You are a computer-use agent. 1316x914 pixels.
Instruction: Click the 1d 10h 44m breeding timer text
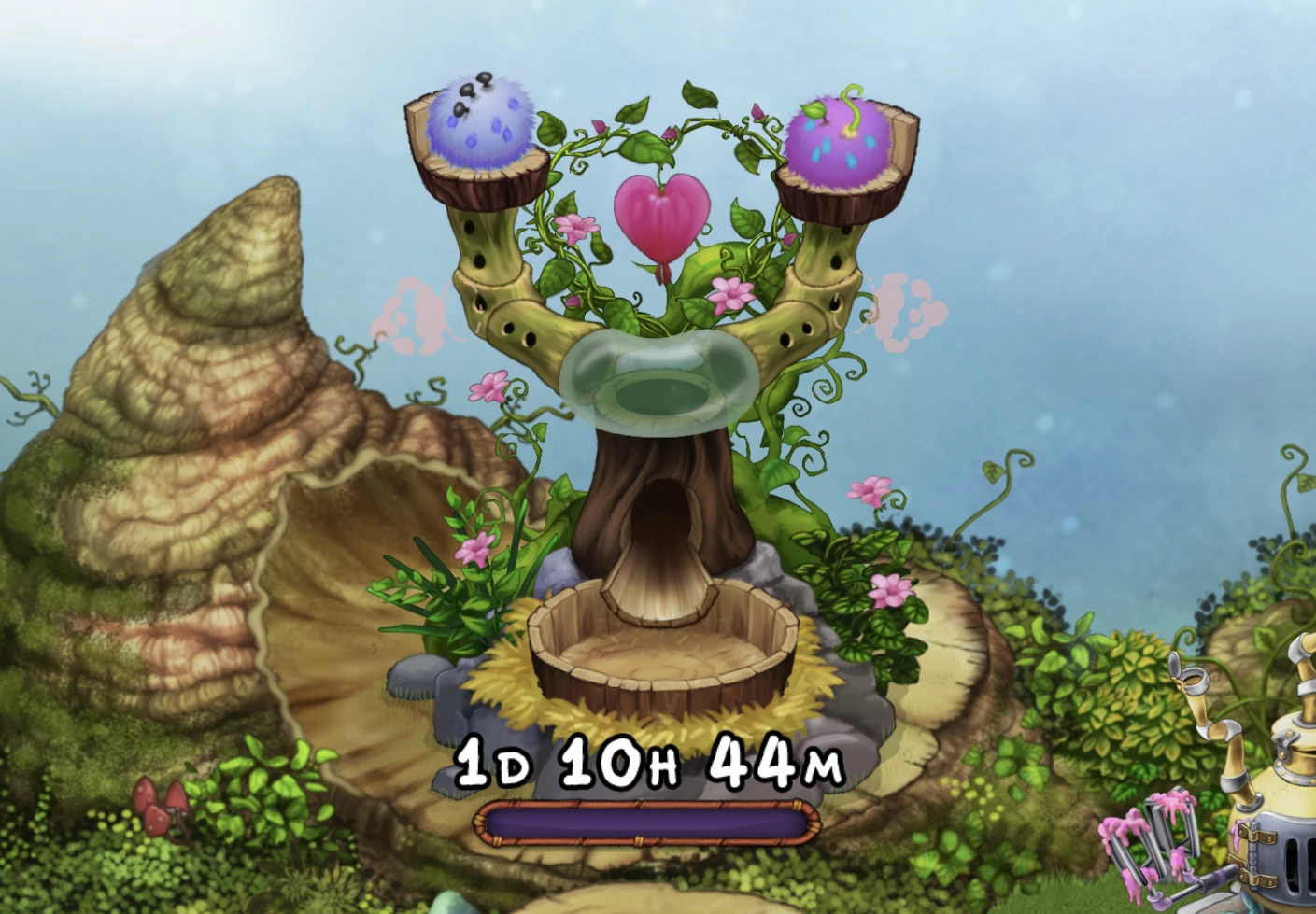647,766
